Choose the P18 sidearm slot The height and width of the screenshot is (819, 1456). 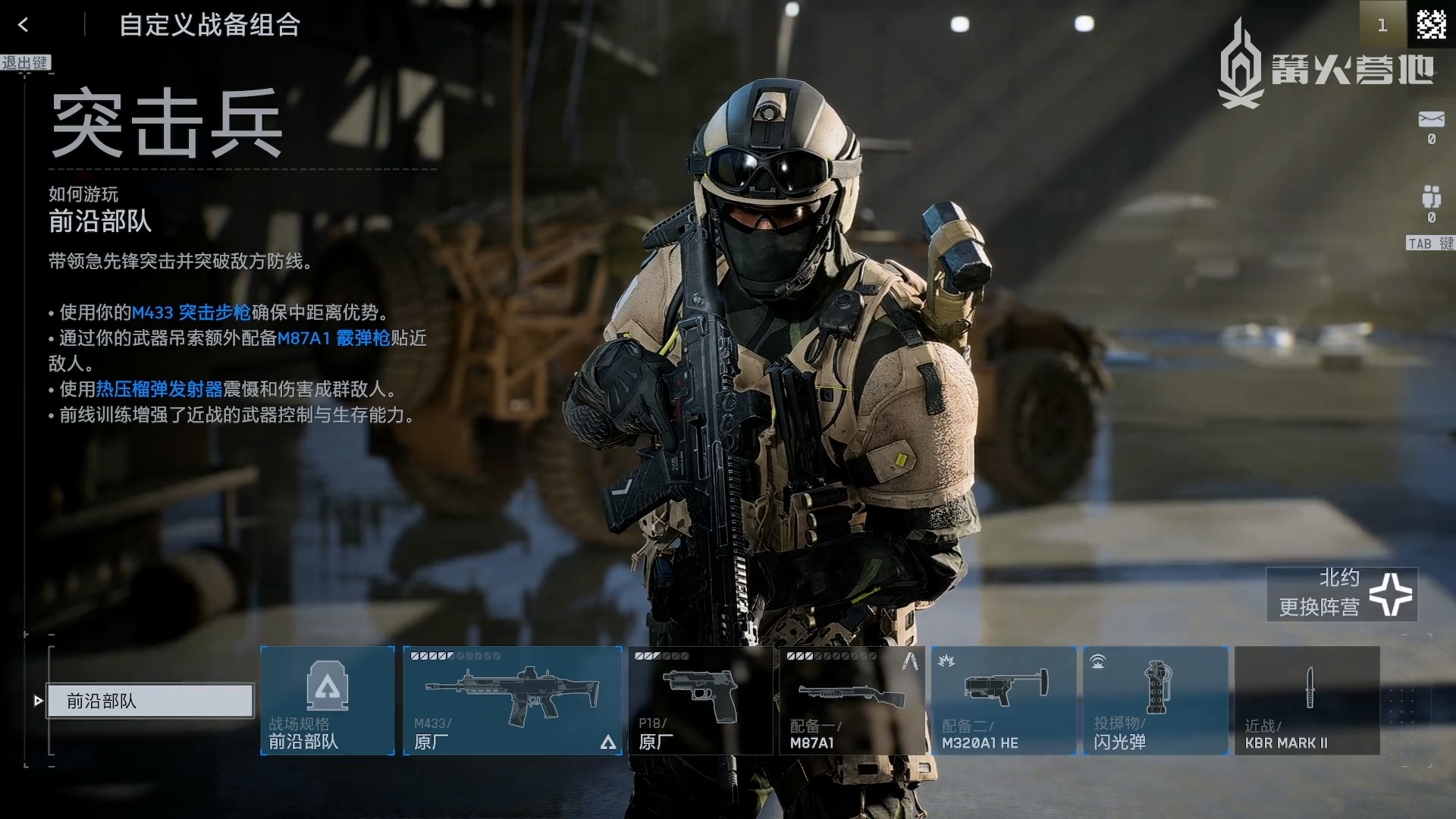[700, 701]
